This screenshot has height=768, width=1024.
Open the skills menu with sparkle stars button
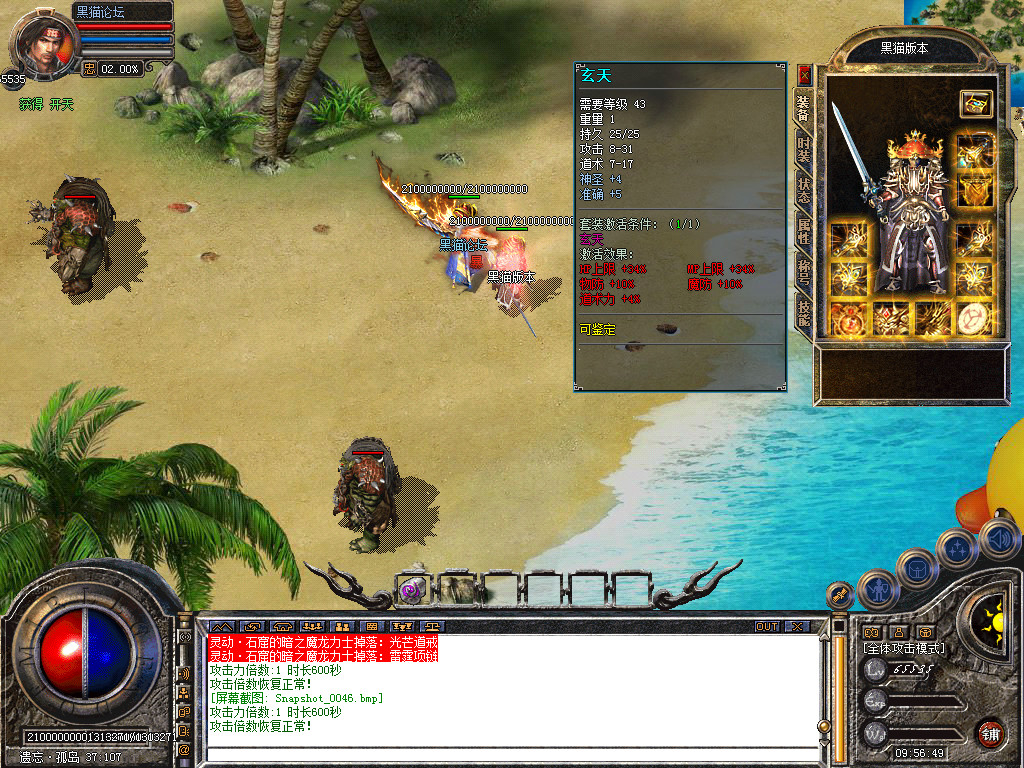pyautogui.click(x=957, y=549)
